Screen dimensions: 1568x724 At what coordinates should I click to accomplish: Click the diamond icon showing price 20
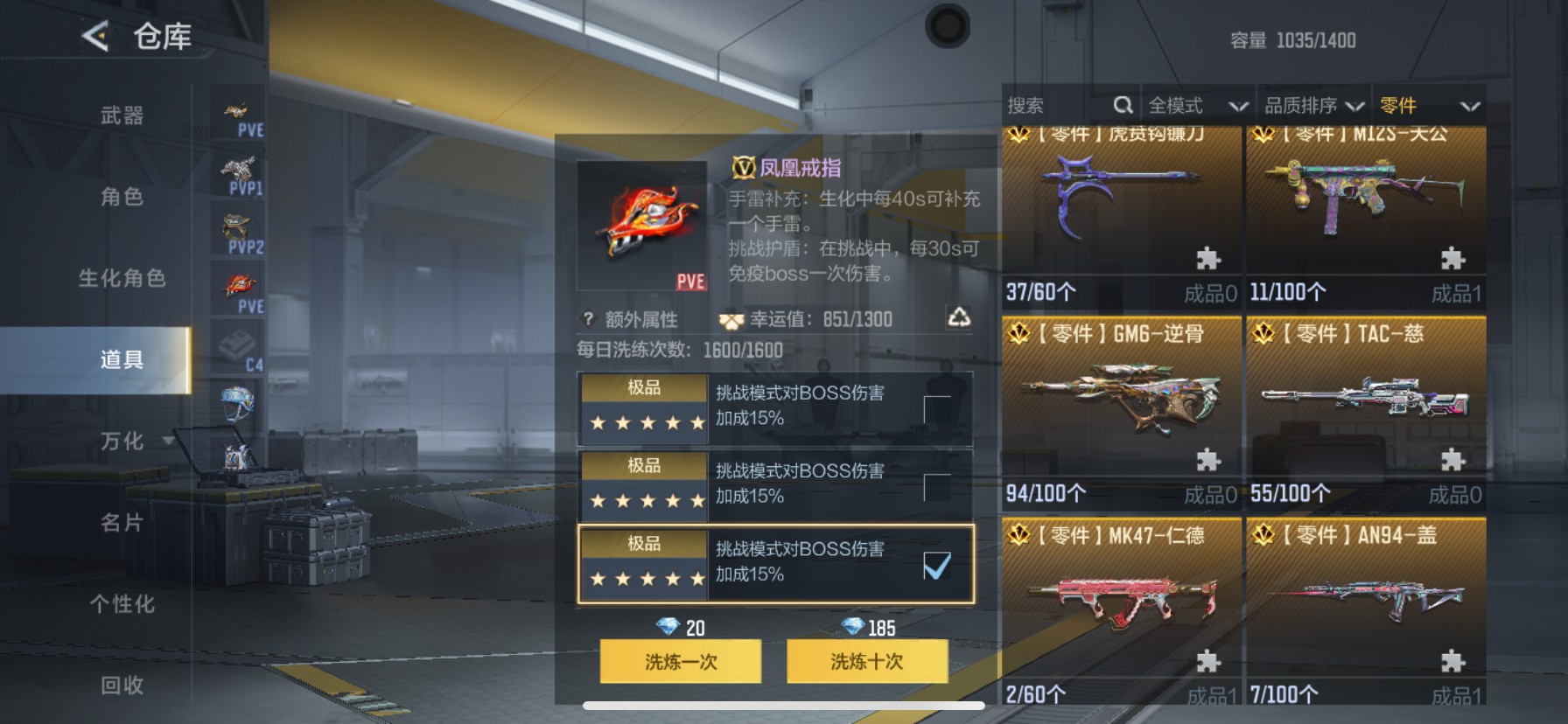click(668, 627)
